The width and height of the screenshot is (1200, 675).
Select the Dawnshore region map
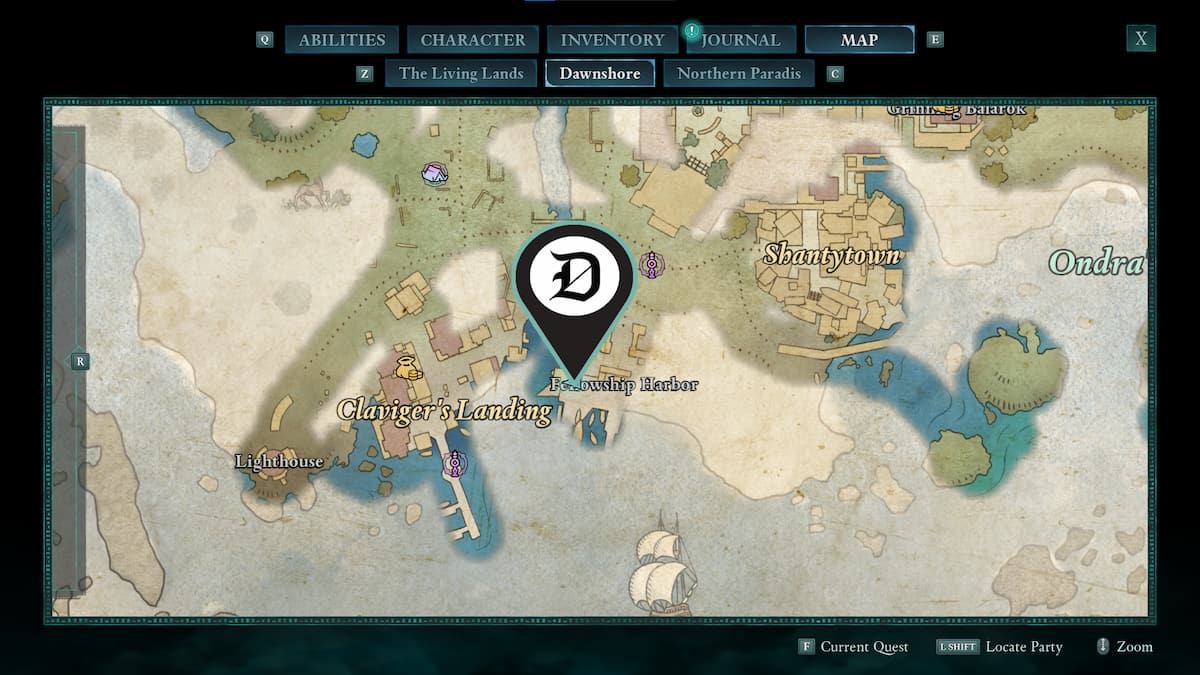pyautogui.click(x=600, y=73)
